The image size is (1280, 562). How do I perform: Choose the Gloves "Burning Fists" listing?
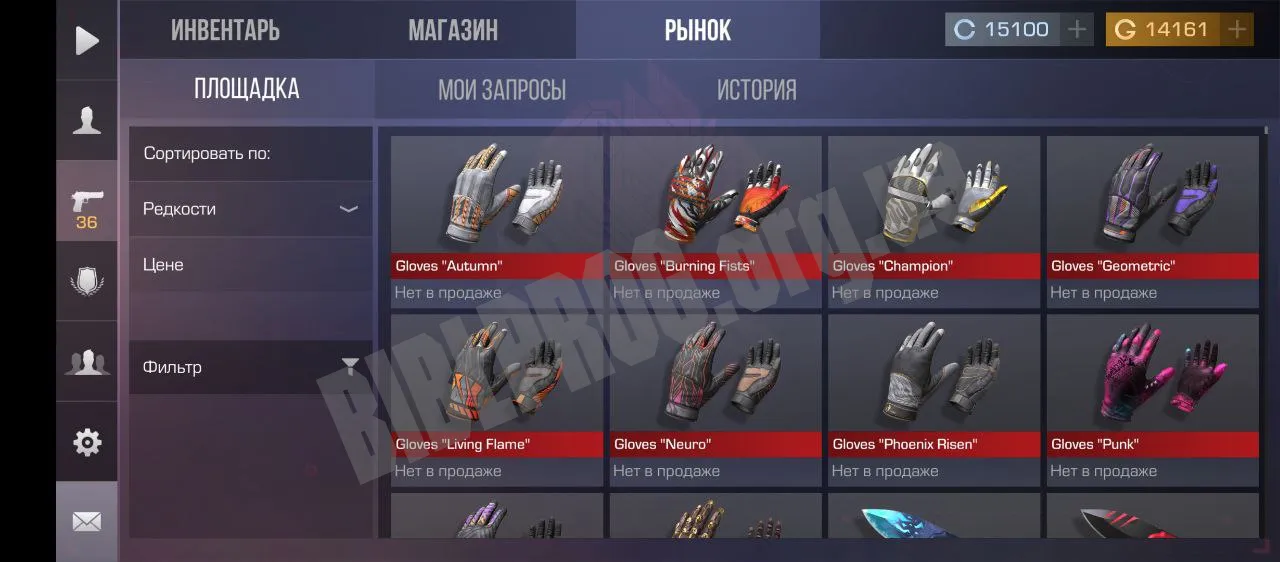point(715,220)
